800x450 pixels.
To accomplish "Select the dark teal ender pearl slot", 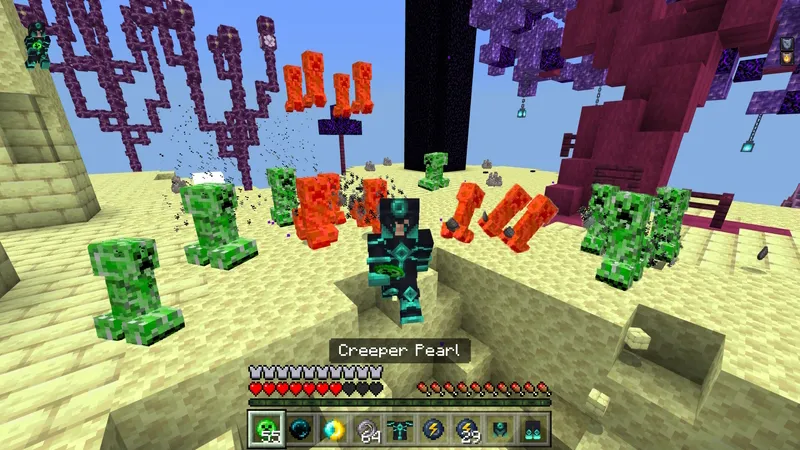I will tap(299, 429).
